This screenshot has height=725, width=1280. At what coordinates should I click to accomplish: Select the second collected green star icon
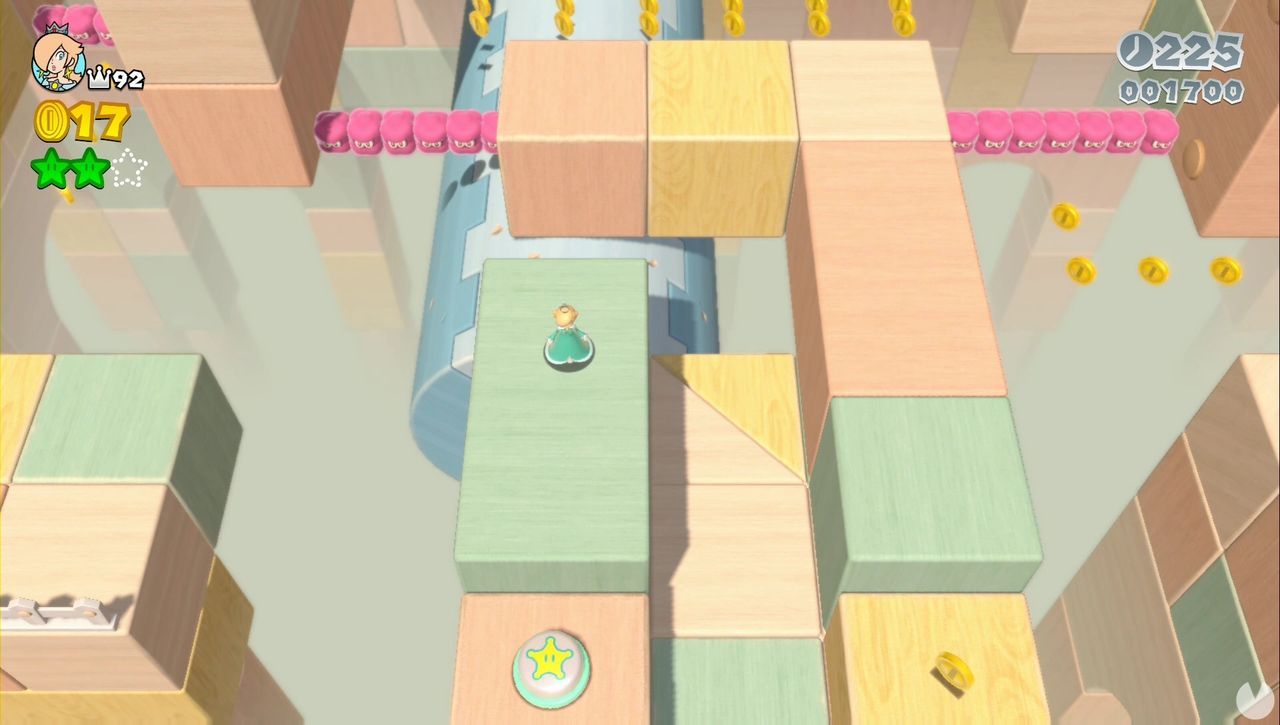(x=88, y=168)
